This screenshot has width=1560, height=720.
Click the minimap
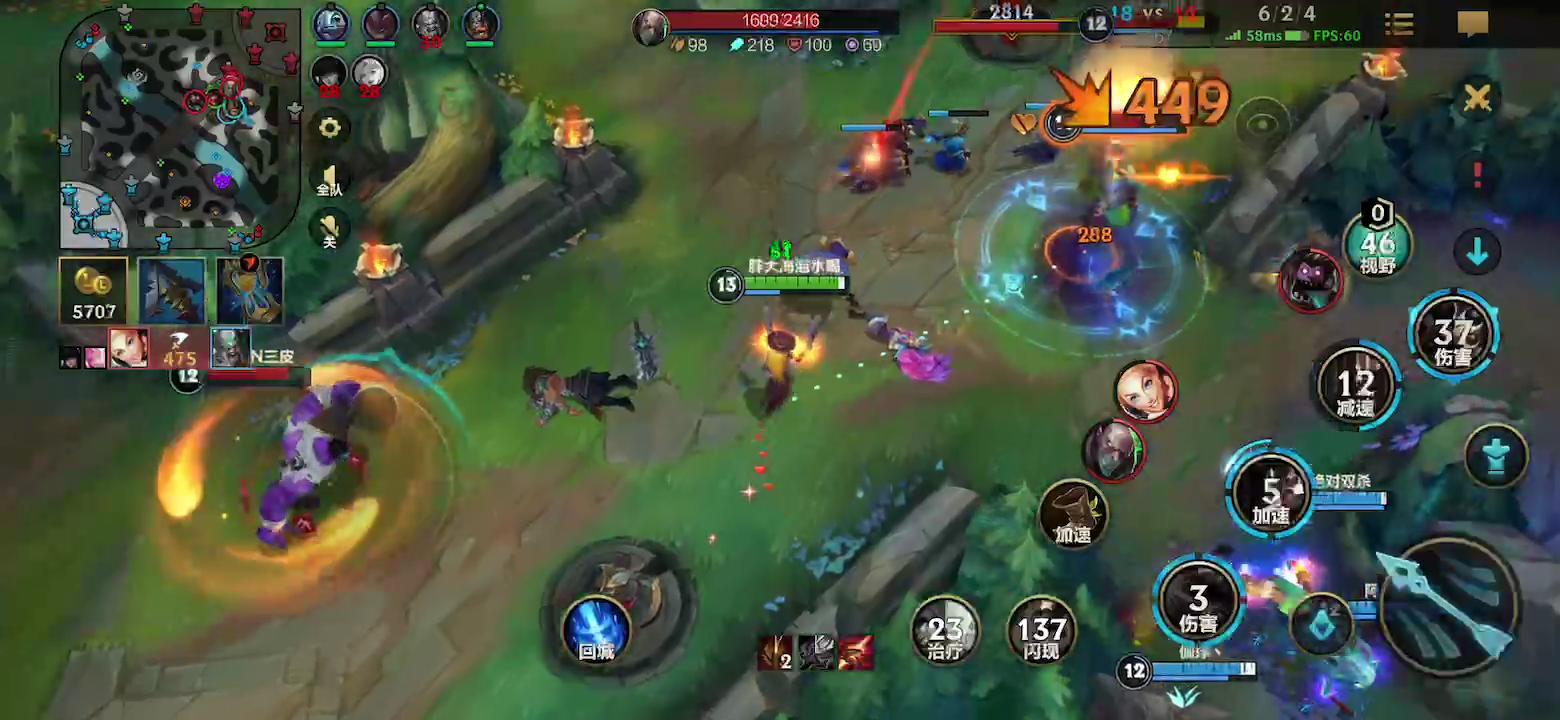coord(180,128)
